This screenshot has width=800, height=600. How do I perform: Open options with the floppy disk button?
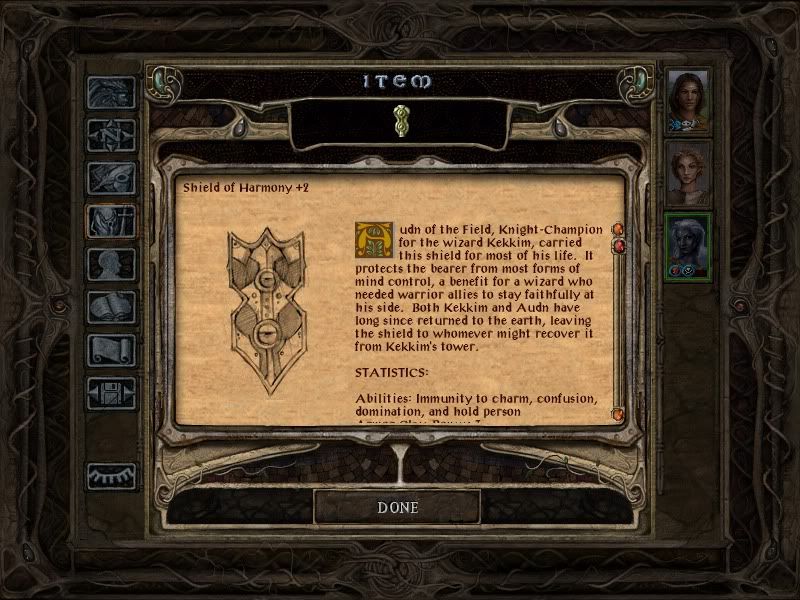coord(110,393)
